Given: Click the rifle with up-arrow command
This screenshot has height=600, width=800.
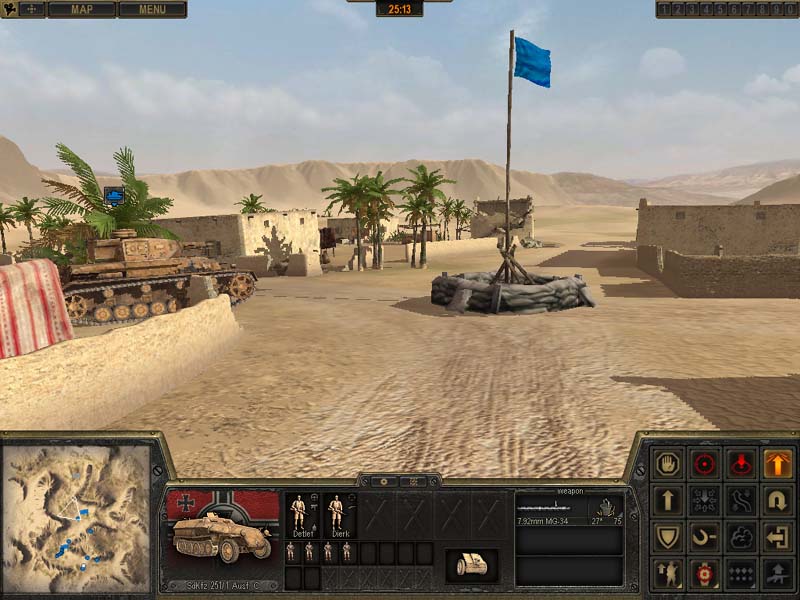Looking at the screenshot, I should click(778, 574).
